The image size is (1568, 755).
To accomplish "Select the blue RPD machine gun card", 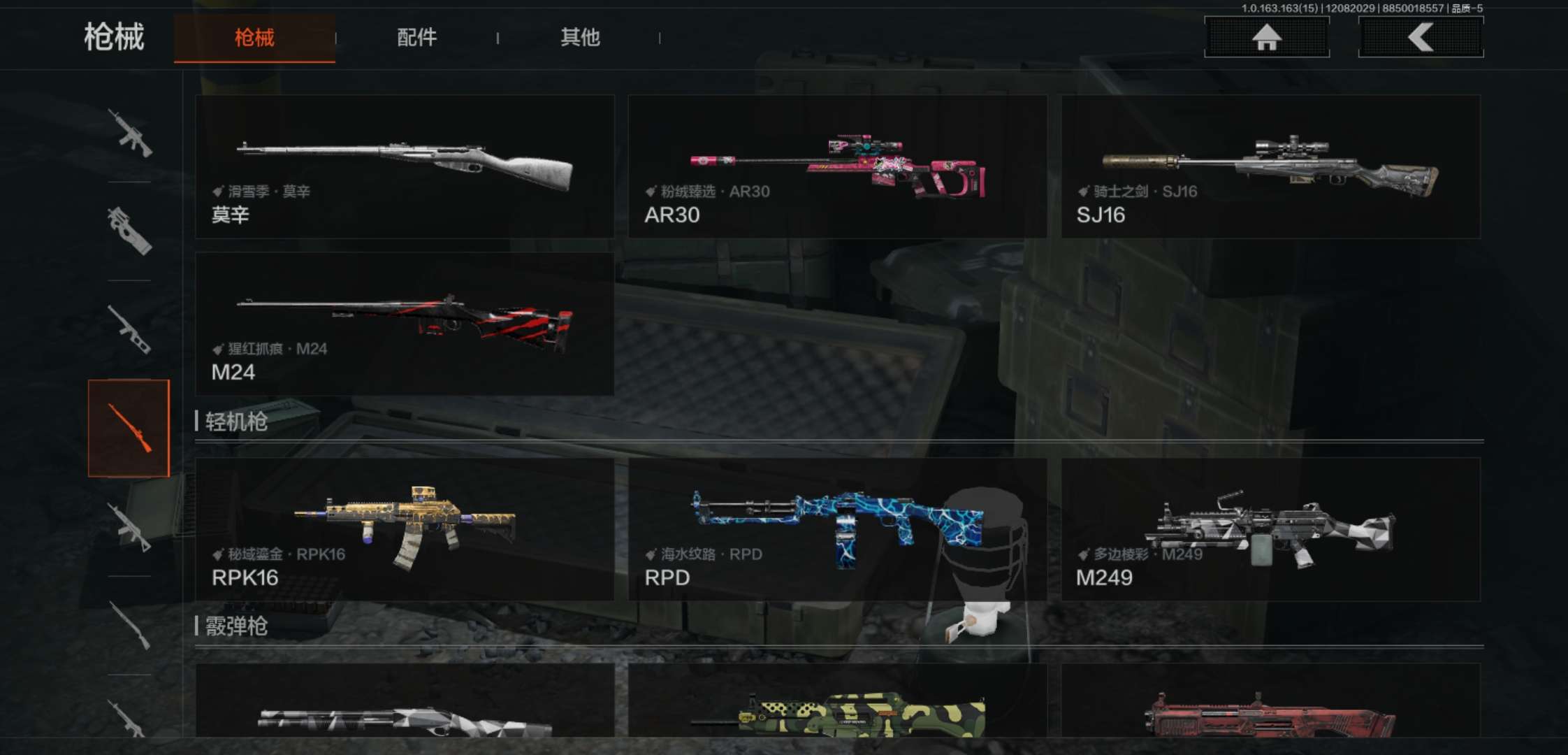I will (x=837, y=529).
